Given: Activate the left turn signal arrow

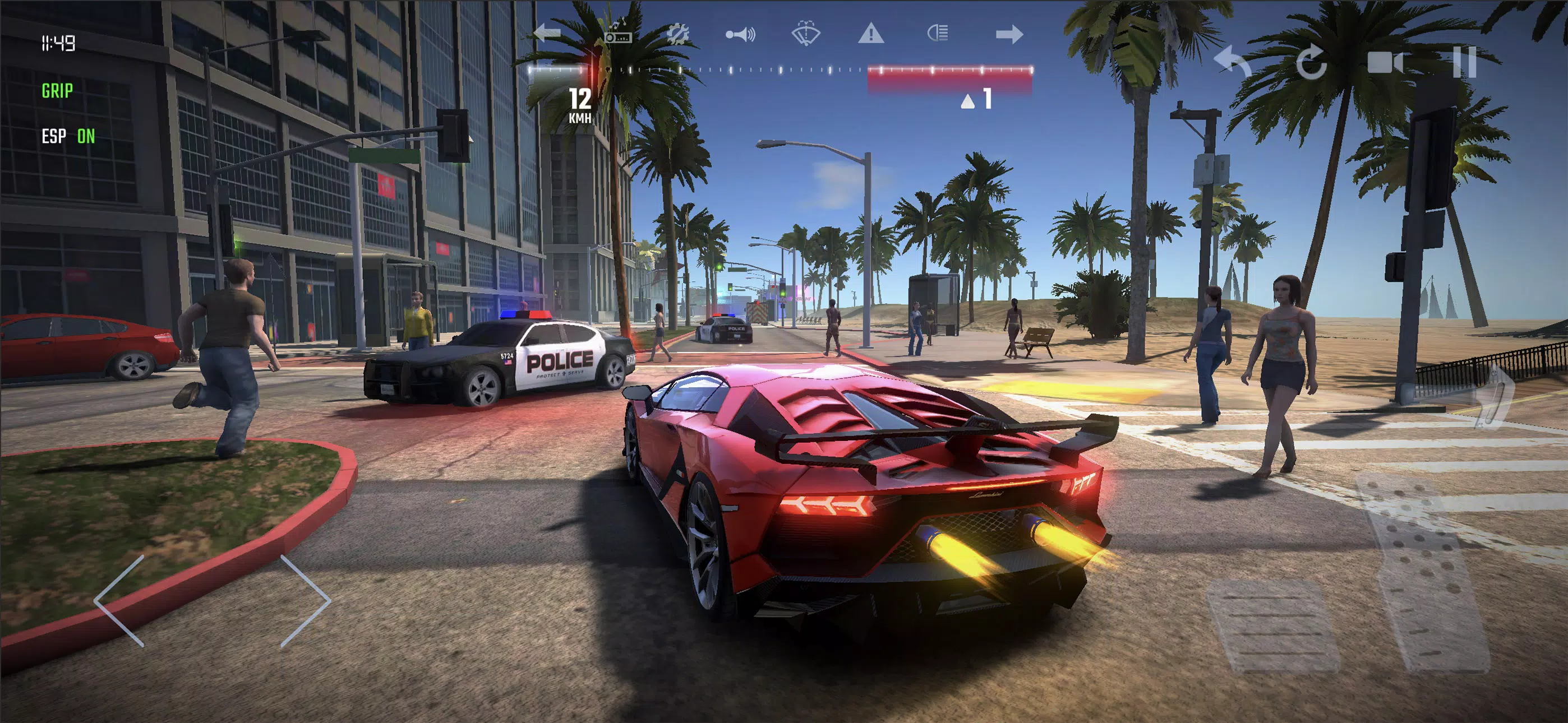Looking at the screenshot, I should 547,33.
